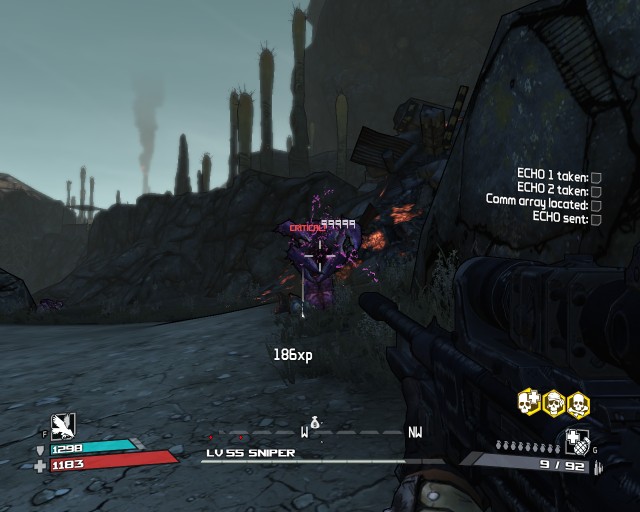Click the bandana skull hexagon badge
Screen dimensions: 640x512
click(x=553, y=404)
